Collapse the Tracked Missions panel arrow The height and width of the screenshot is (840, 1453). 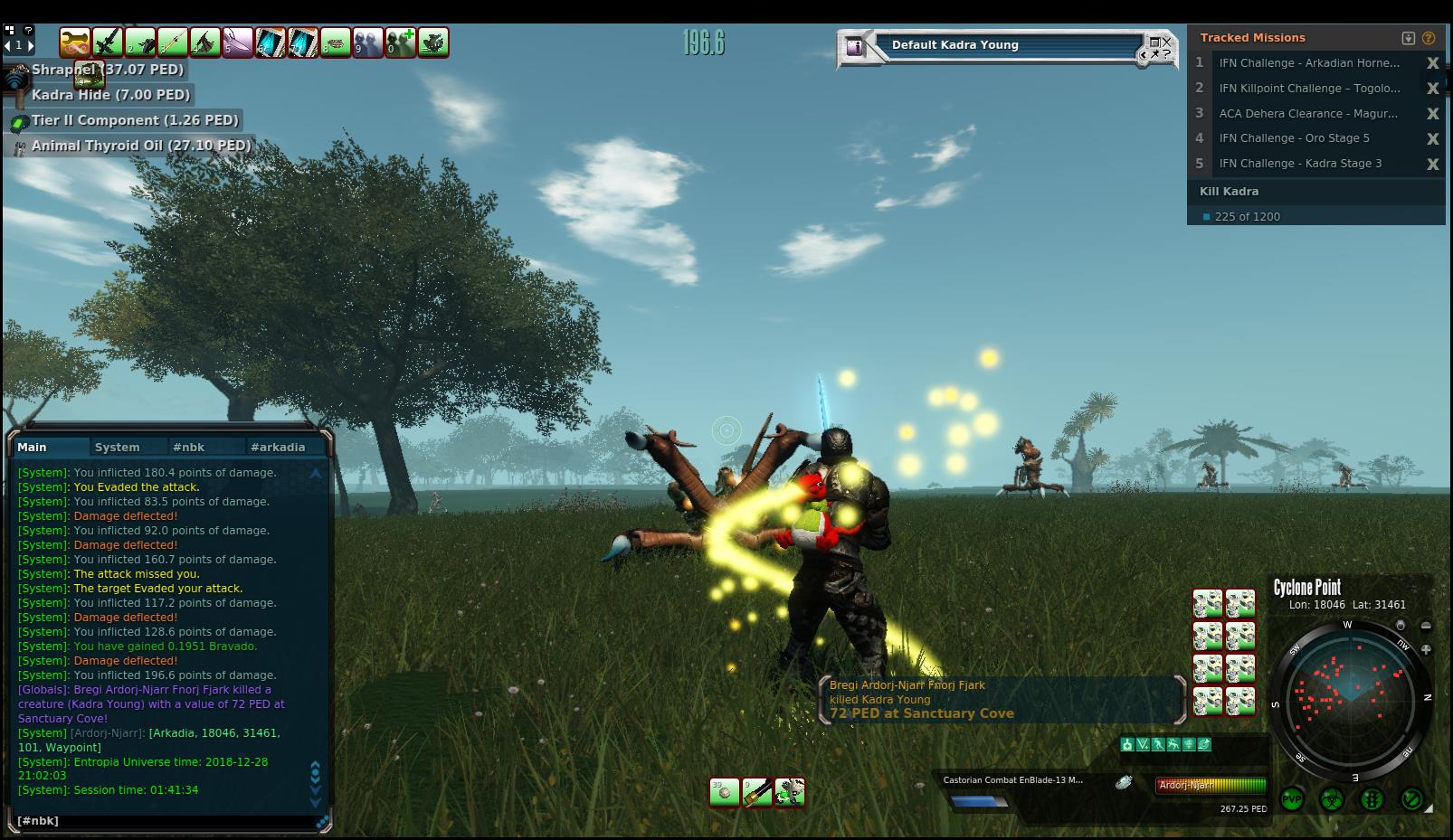(x=1409, y=38)
